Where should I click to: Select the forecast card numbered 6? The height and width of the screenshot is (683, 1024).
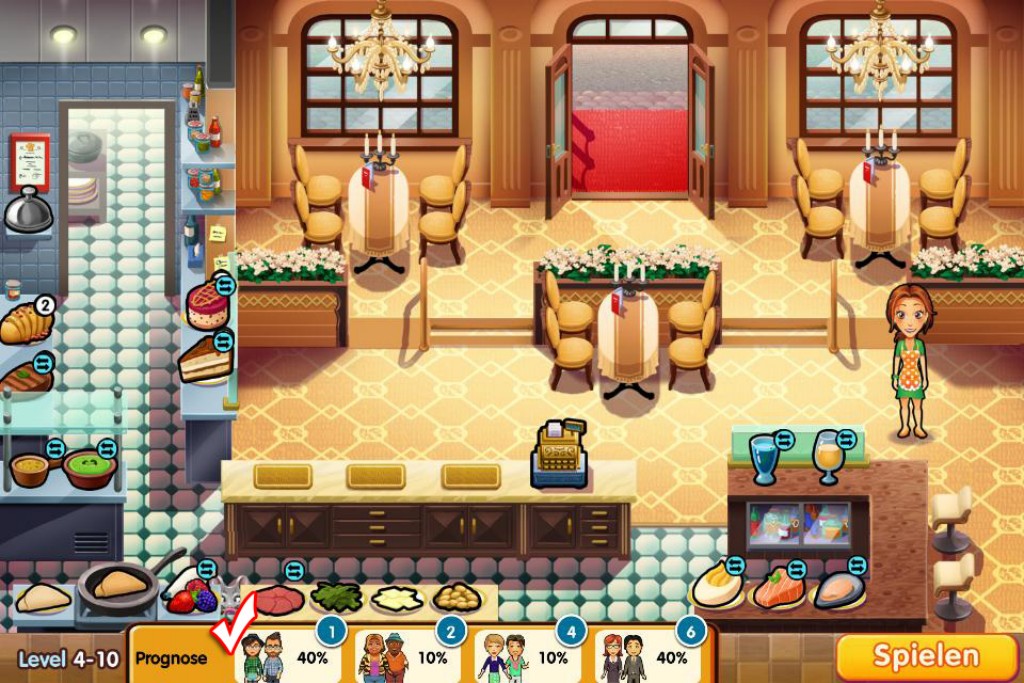click(x=650, y=656)
